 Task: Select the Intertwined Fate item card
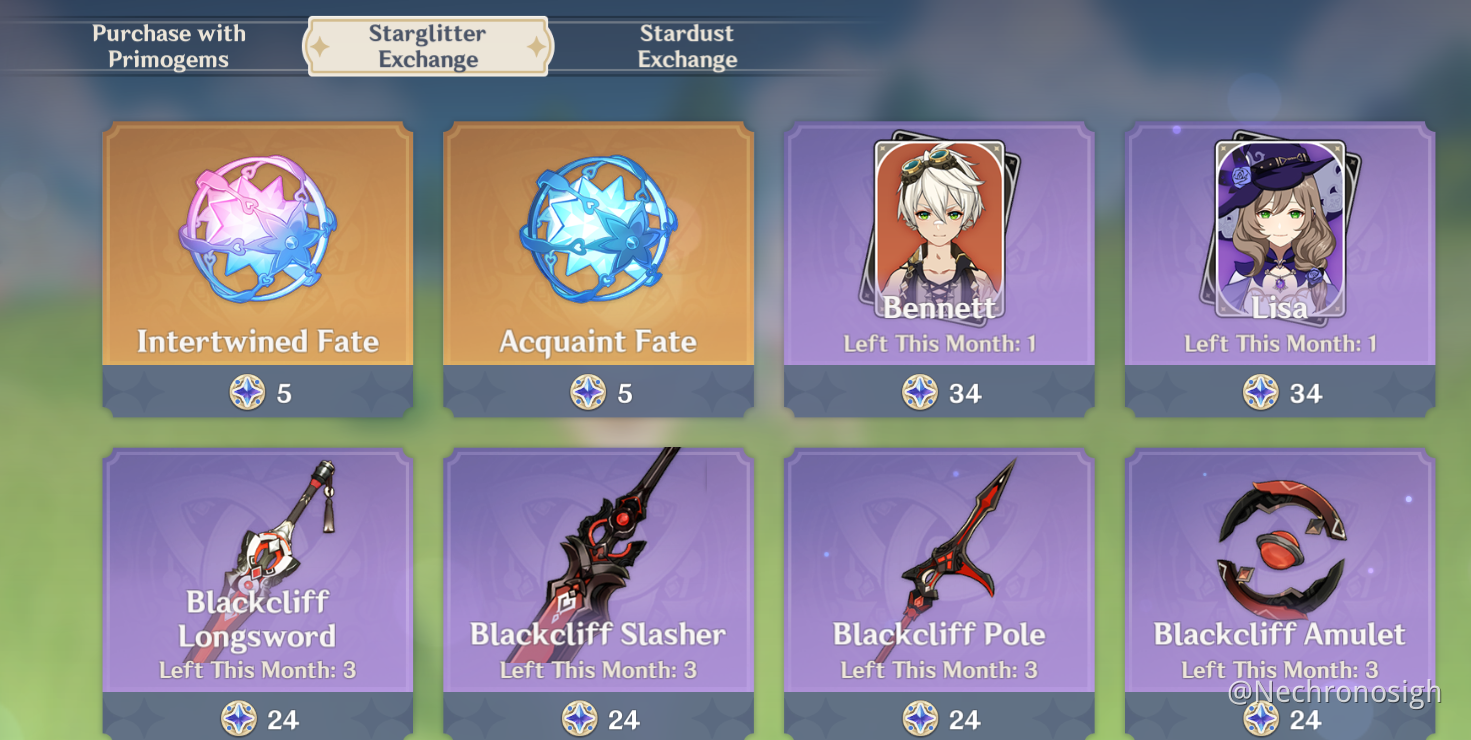pos(257,240)
